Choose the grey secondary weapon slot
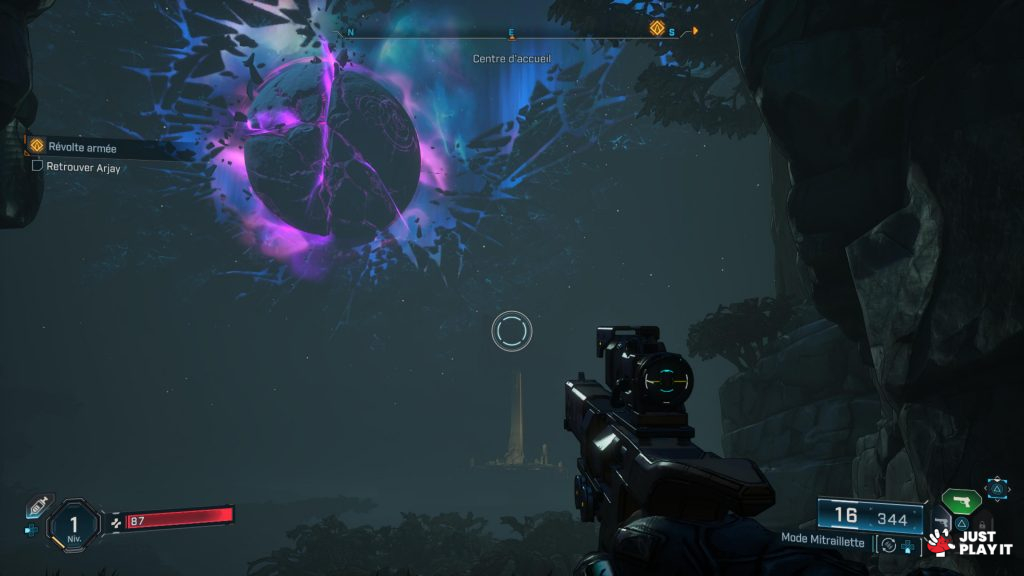Image resolution: width=1024 pixels, height=576 pixels. pos(942,522)
